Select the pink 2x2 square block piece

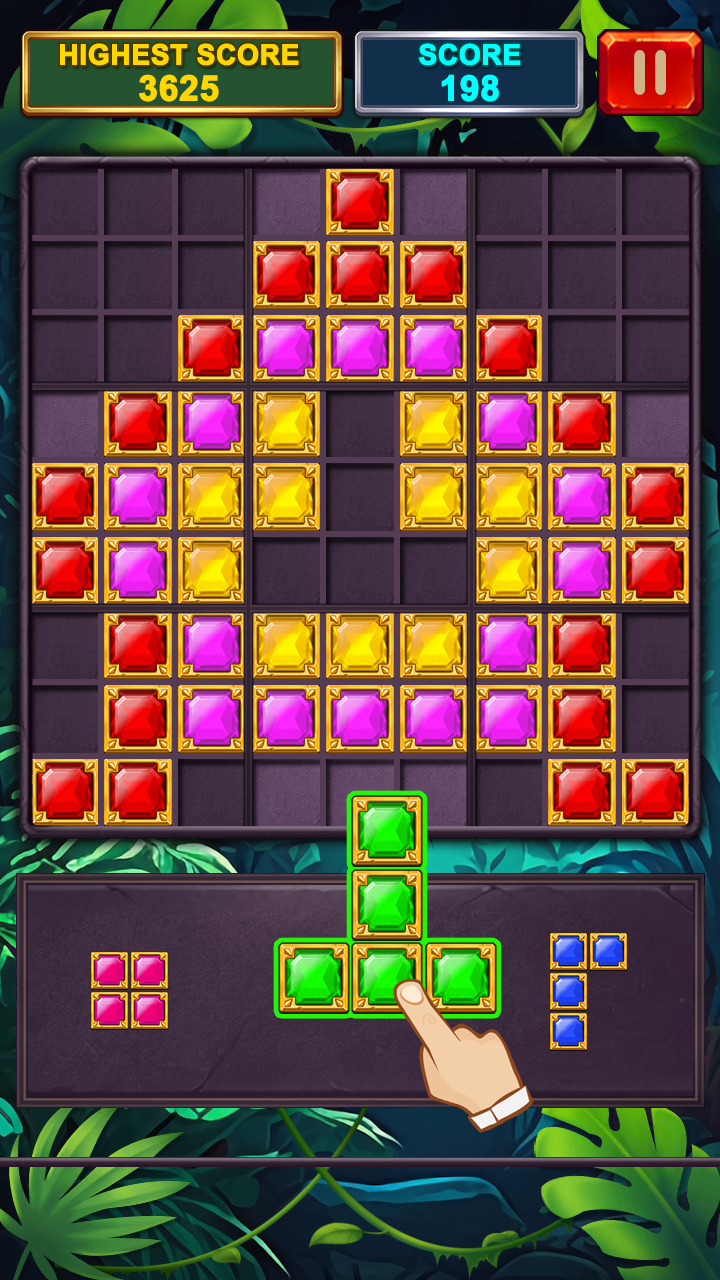point(129,990)
